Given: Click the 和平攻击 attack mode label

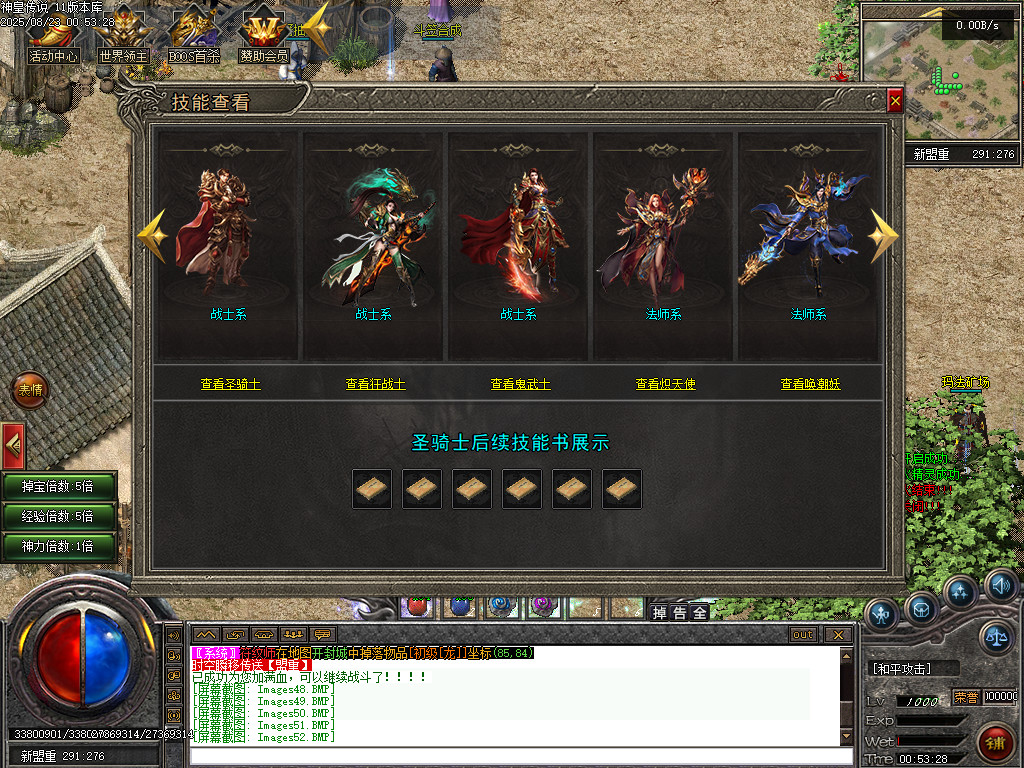Looking at the screenshot, I should (x=901, y=668).
